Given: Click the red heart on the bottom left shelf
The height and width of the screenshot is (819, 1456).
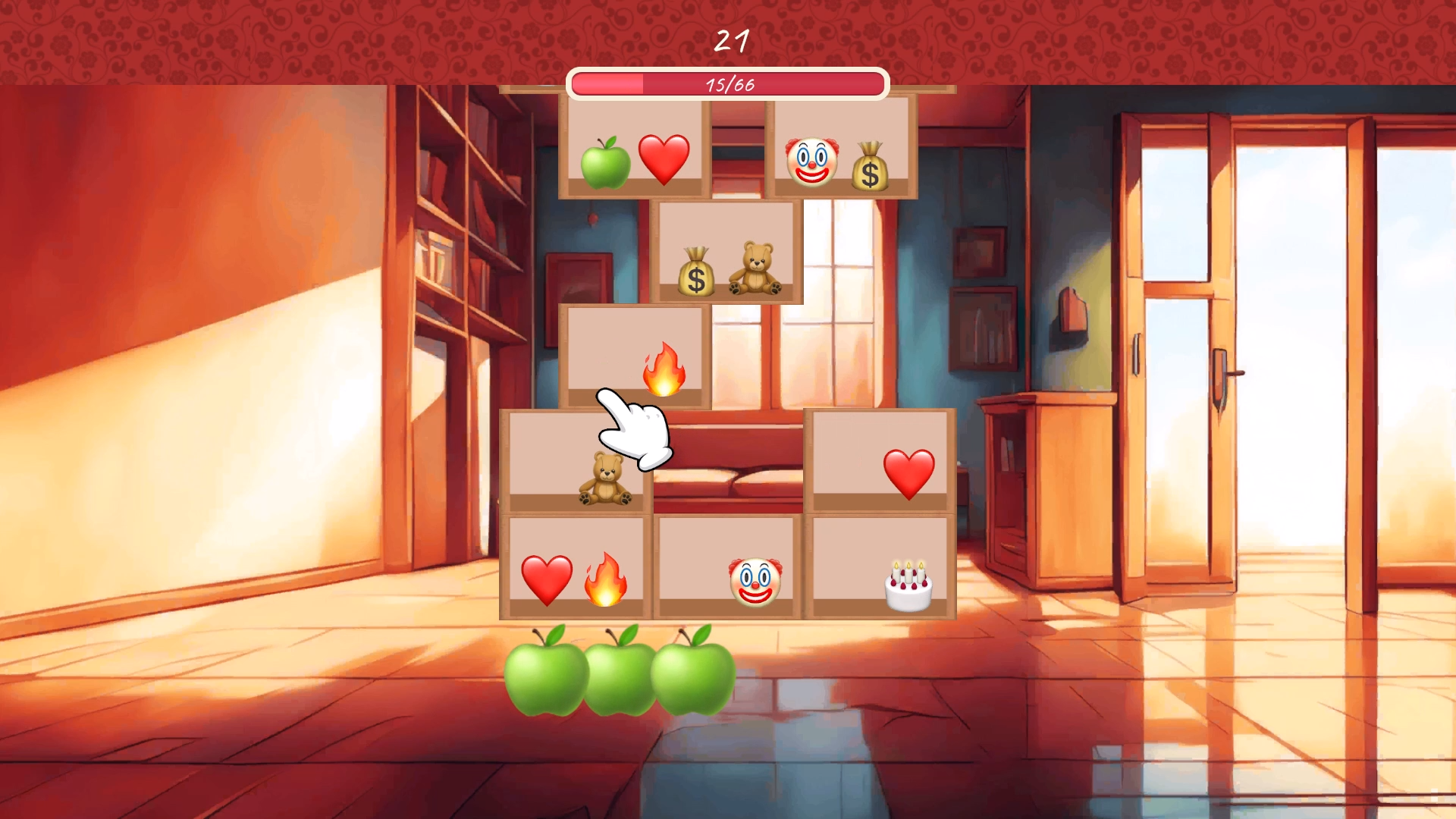Looking at the screenshot, I should coord(549,579).
